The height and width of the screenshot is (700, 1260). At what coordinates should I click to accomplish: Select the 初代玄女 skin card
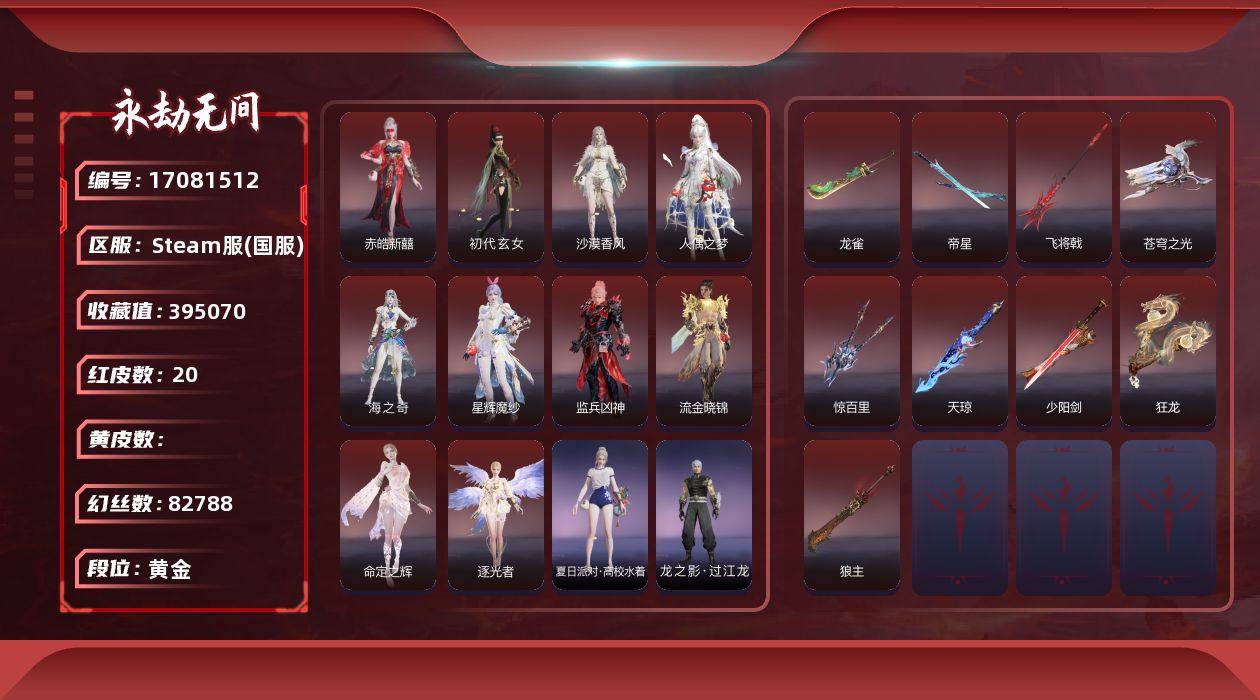[x=496, y=186]
